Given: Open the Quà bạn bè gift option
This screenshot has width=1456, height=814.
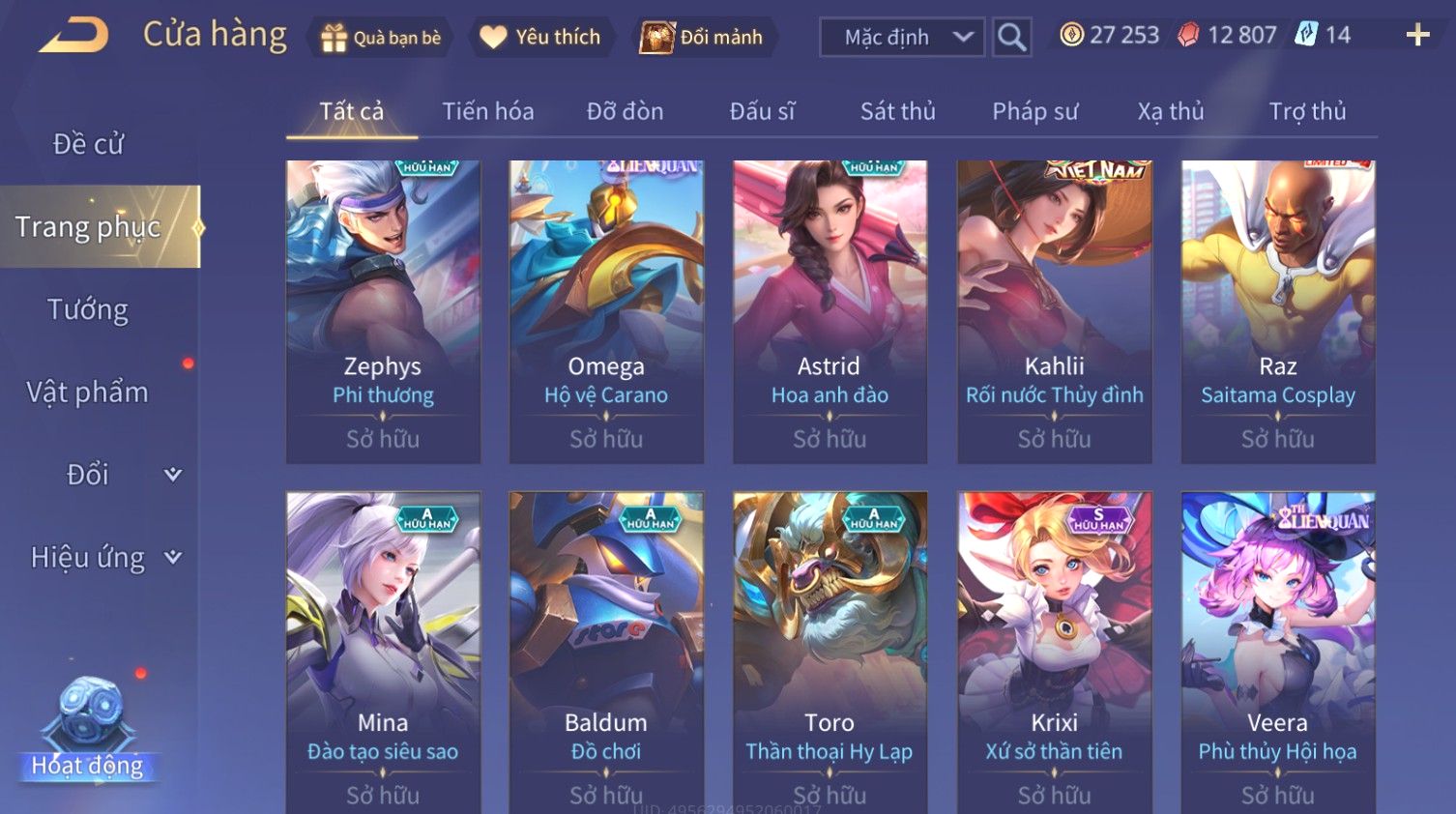Looking at the screenshot, I should 379,38.
